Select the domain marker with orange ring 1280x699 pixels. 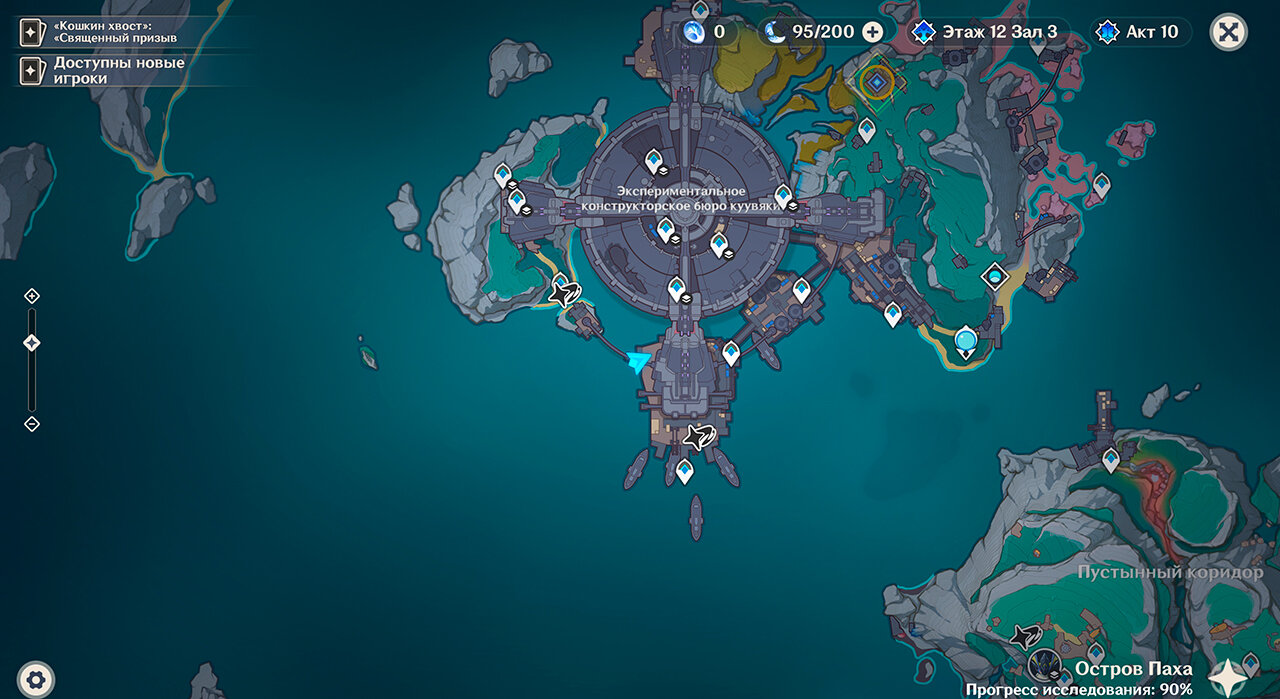click(x=878, y=82)
